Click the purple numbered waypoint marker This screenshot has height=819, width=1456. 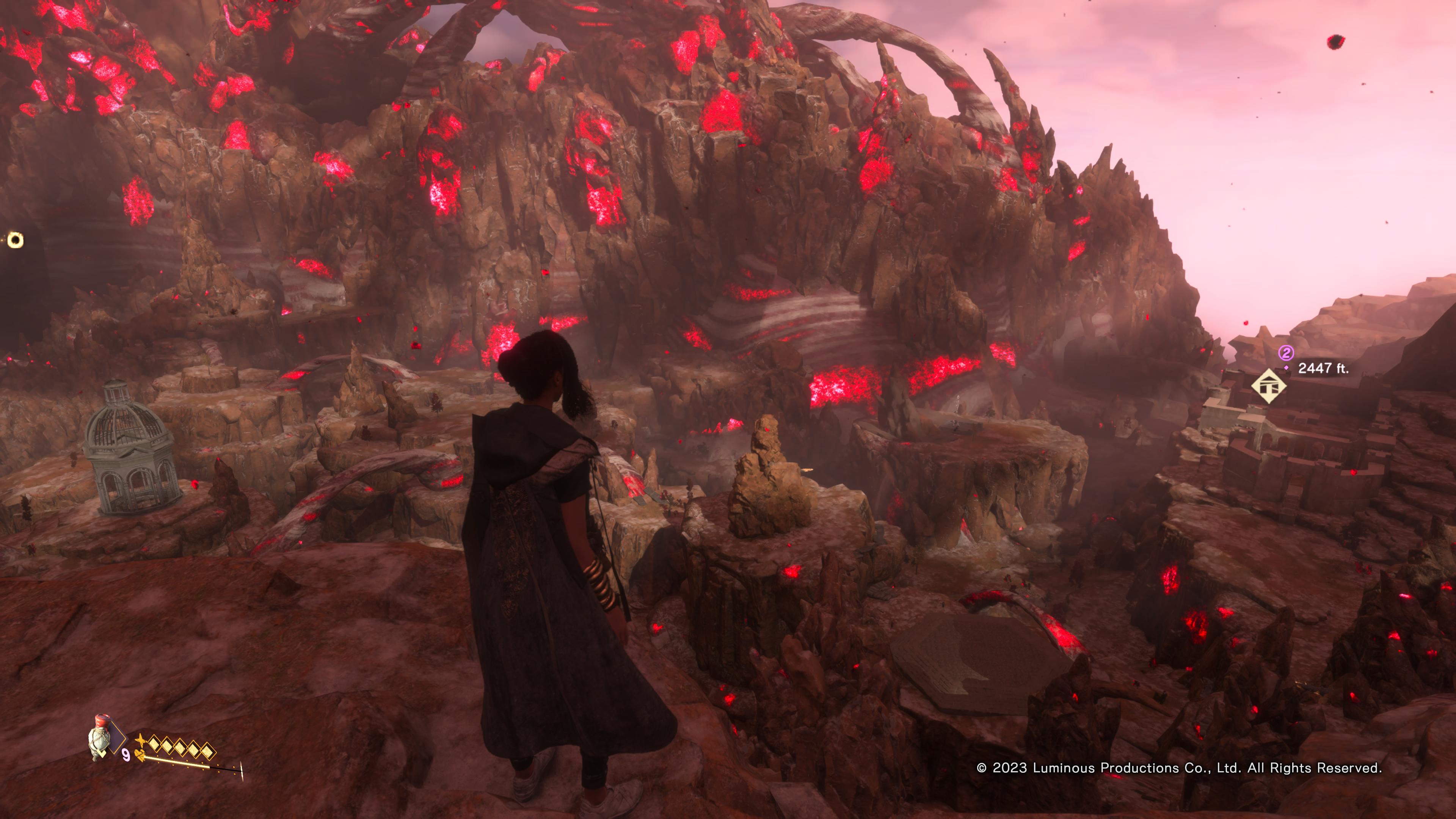coord(1286,353)
